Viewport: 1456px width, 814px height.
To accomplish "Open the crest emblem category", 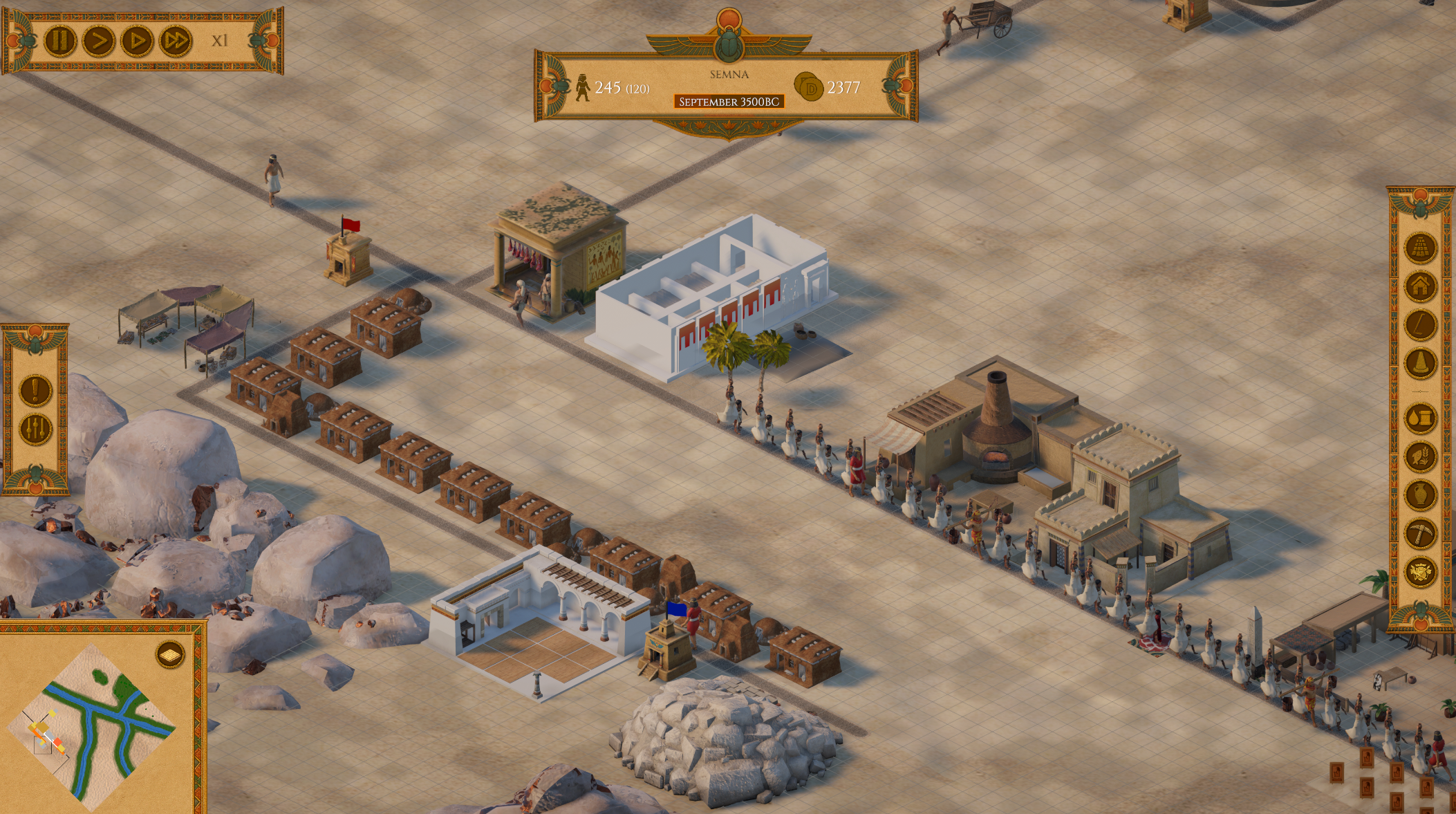I will (x=1421, y=572).
